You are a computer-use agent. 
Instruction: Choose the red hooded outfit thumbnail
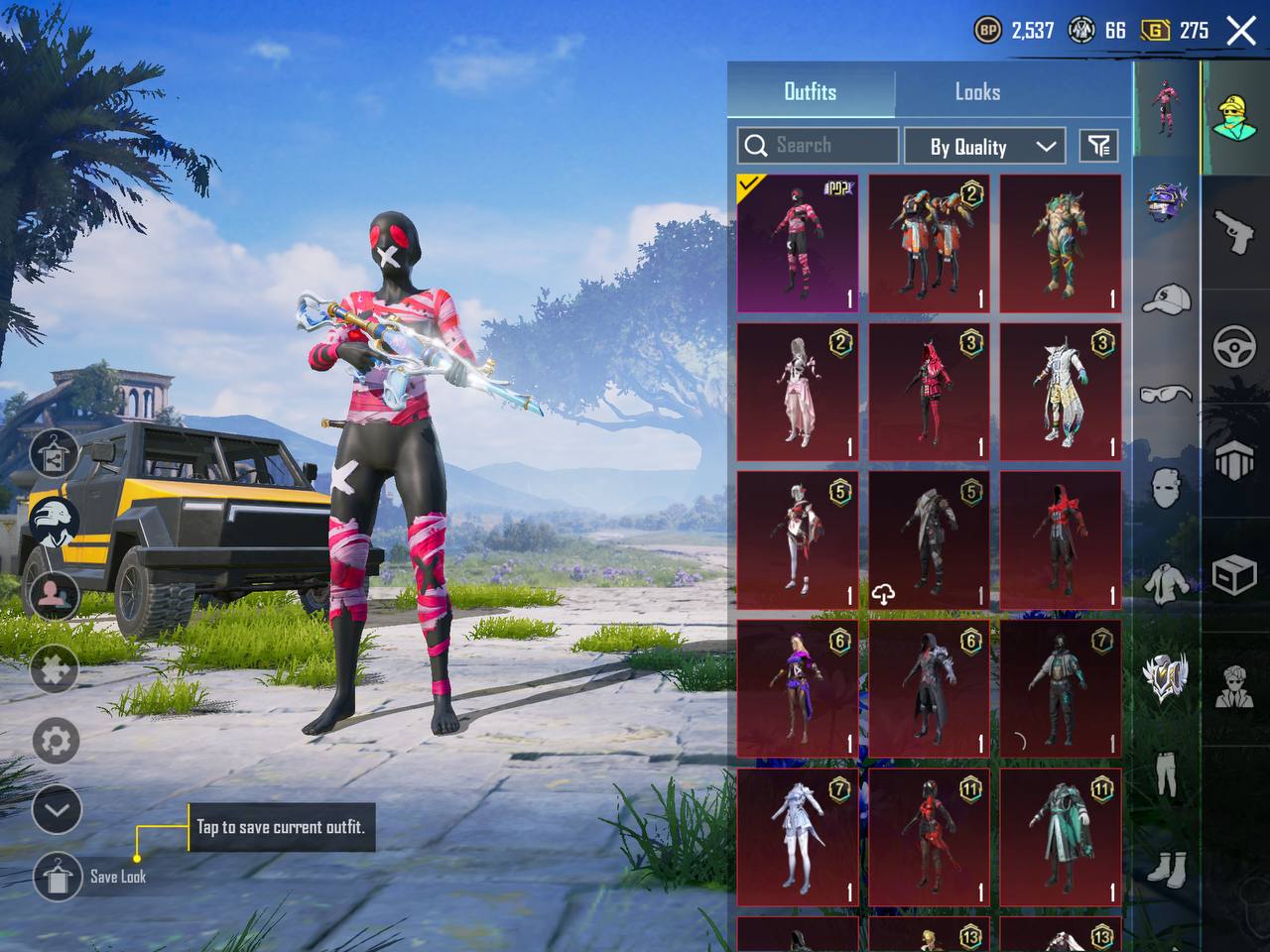929,392
